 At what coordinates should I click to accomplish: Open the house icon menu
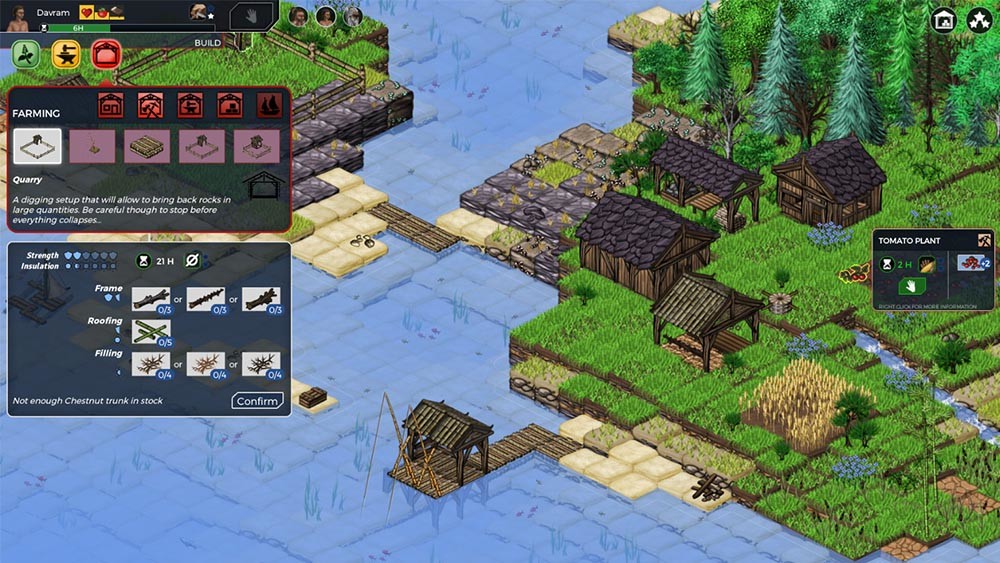point(943,20)
